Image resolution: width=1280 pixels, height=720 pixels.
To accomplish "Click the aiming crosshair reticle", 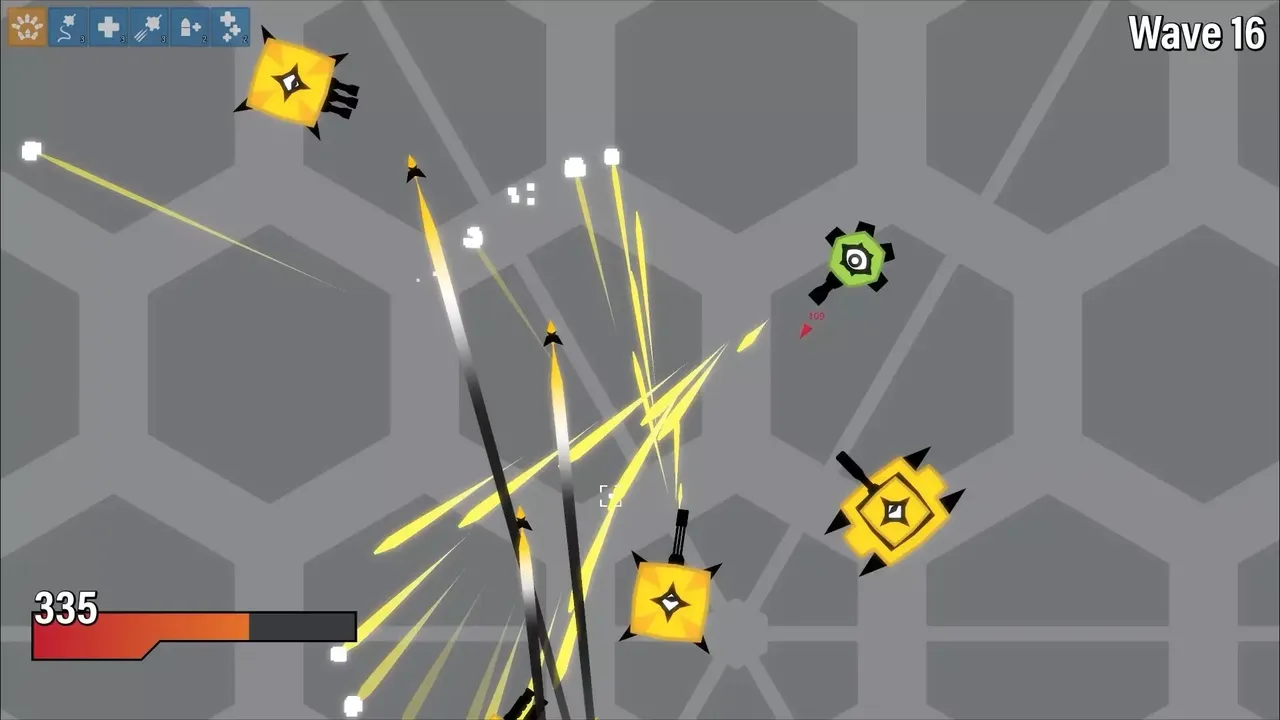I will (609, 497).
